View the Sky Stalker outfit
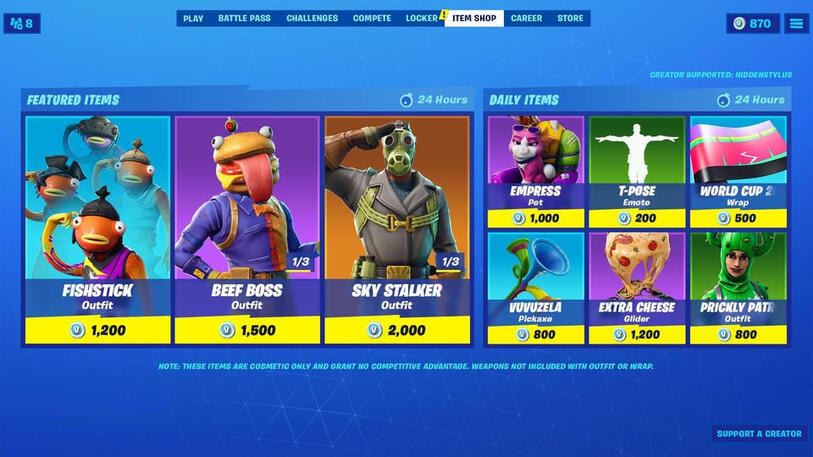This screenshot has height=457, width=813. coord(397,230)
